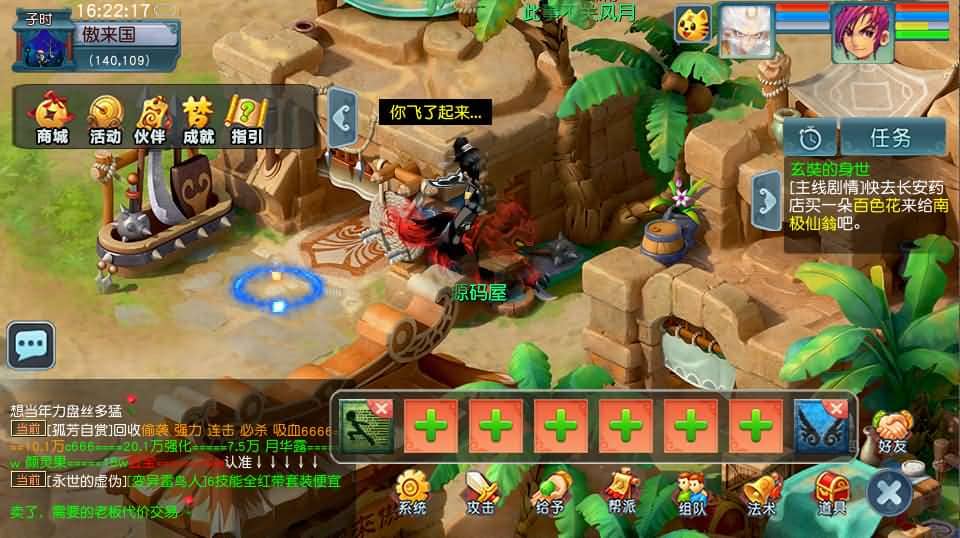
Task: Open the chat bubble button
Action: click(x=31, y=345)
